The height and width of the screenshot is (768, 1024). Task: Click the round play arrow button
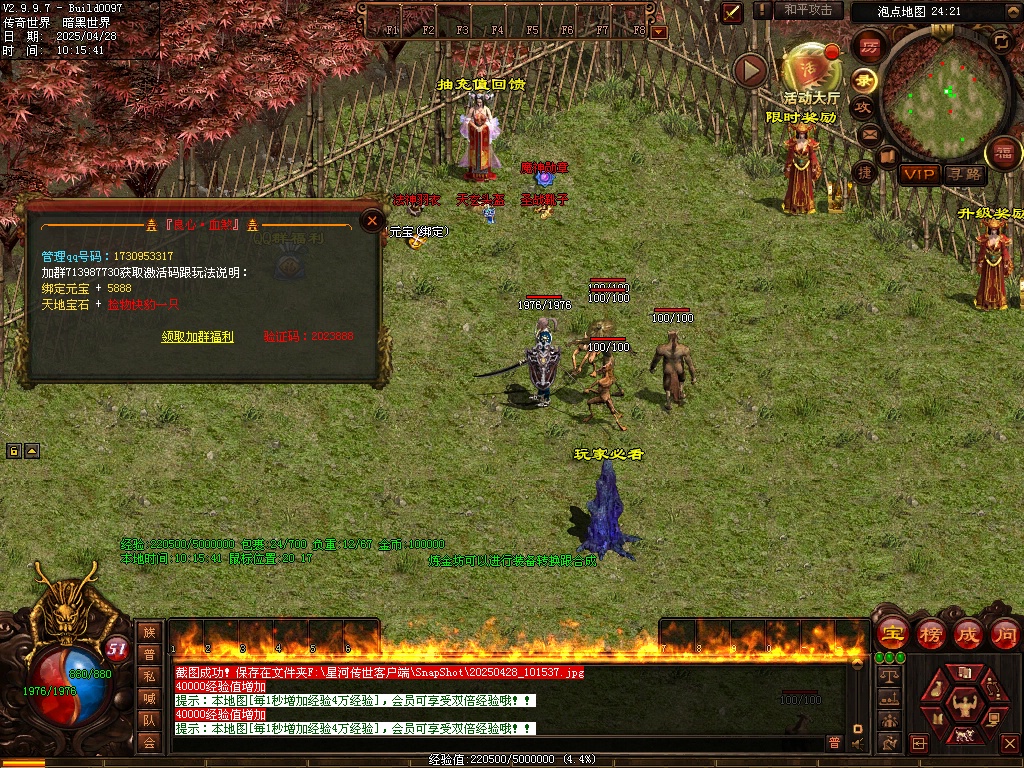pos(750,70)
